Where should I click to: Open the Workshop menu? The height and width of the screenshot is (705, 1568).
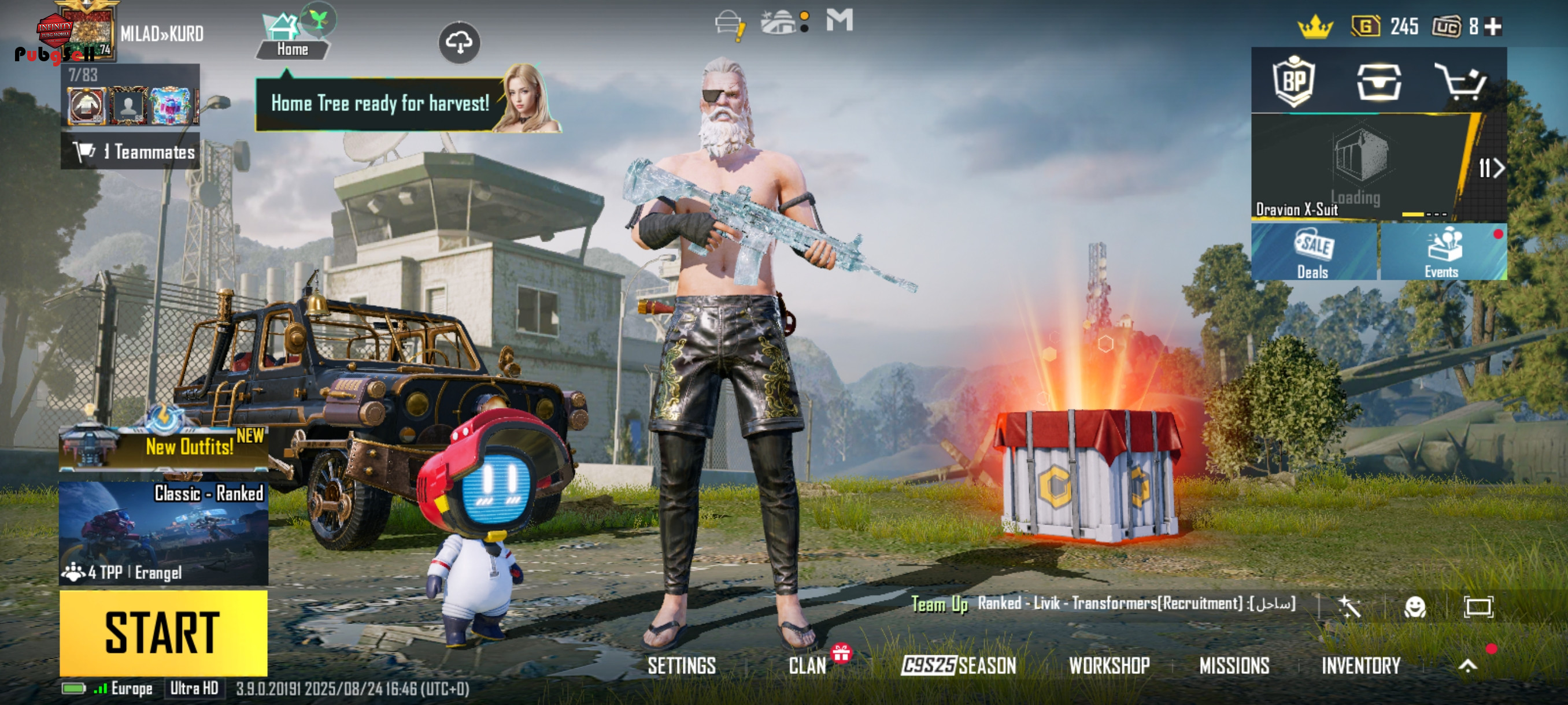click(x=1109, y=666)
